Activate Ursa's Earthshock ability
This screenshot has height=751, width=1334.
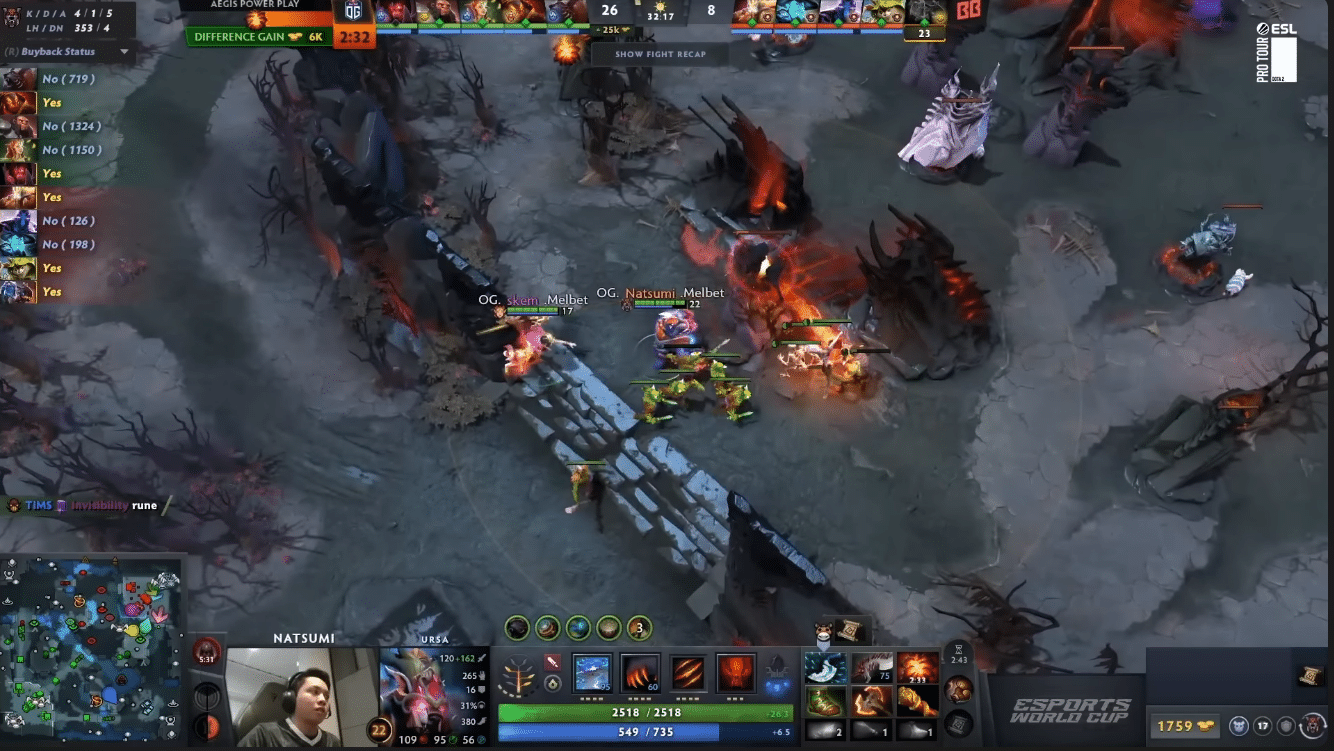pyautogui.click(x=593, y=672)
